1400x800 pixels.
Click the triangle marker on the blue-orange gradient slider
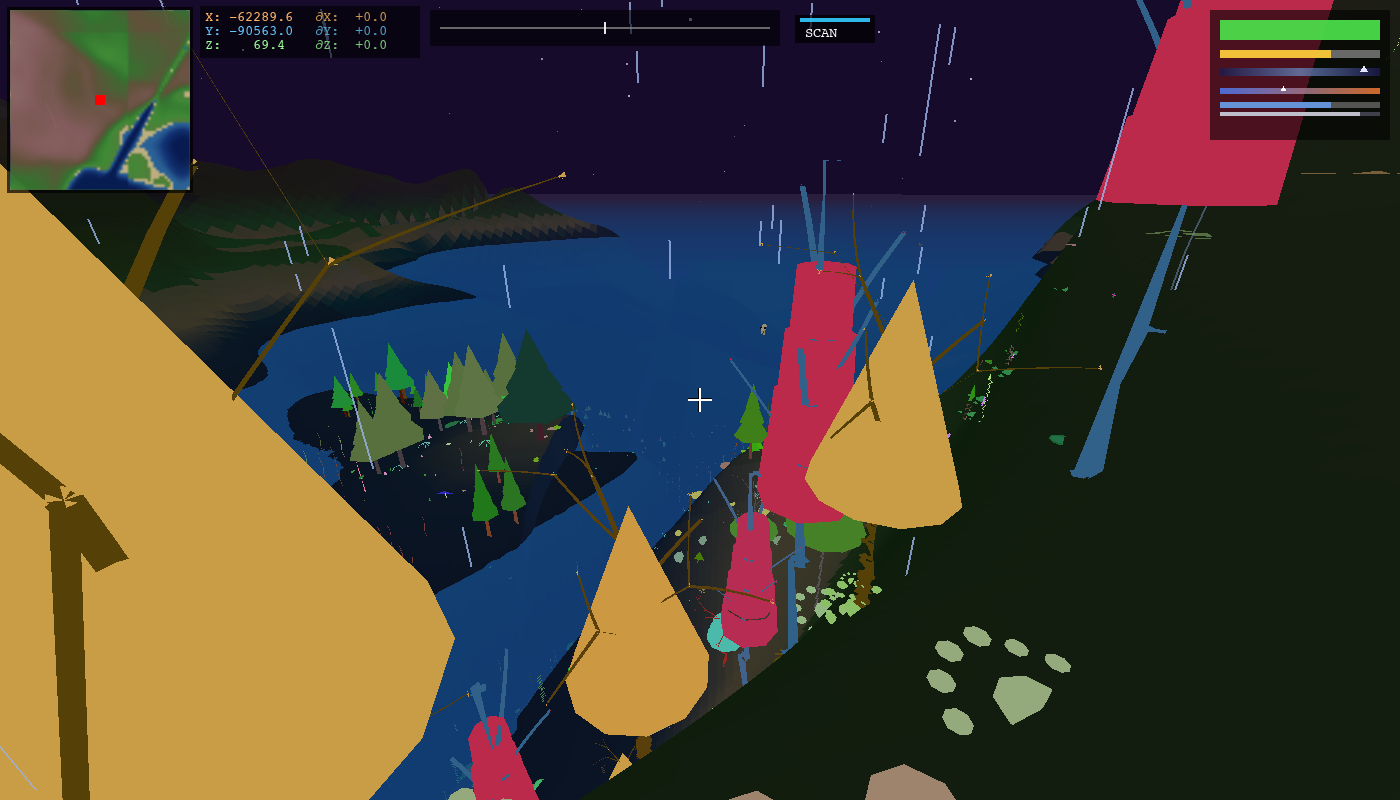1283,89
